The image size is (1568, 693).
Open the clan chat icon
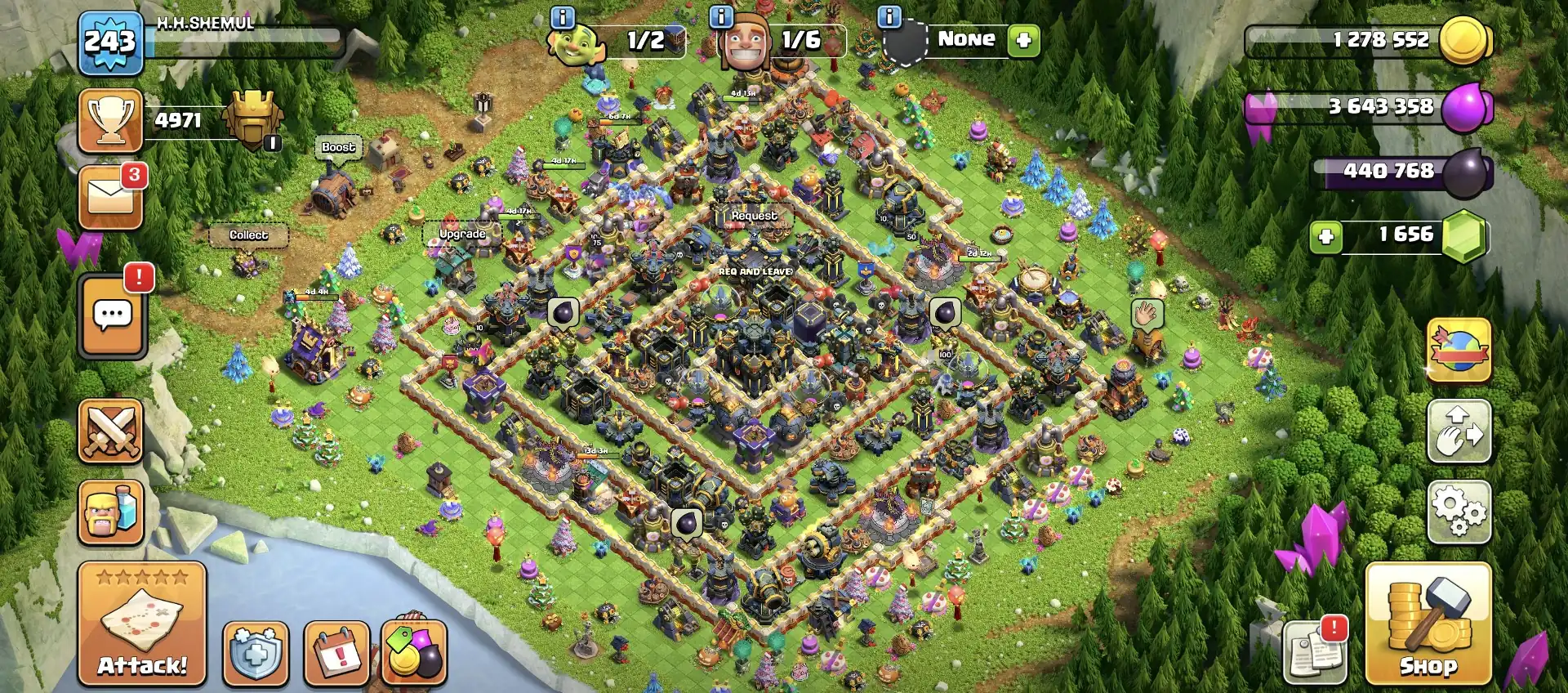click(110, 315)
